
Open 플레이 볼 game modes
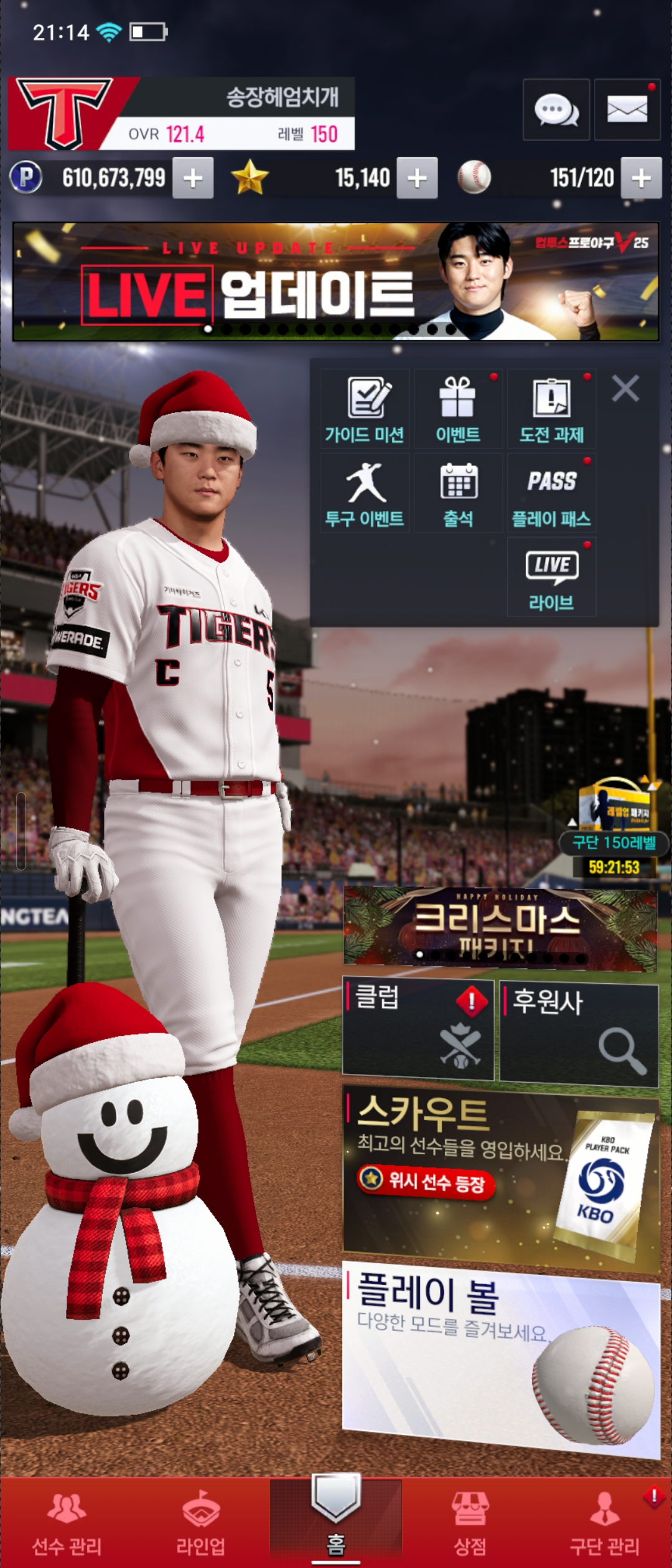coord(501,1356)
